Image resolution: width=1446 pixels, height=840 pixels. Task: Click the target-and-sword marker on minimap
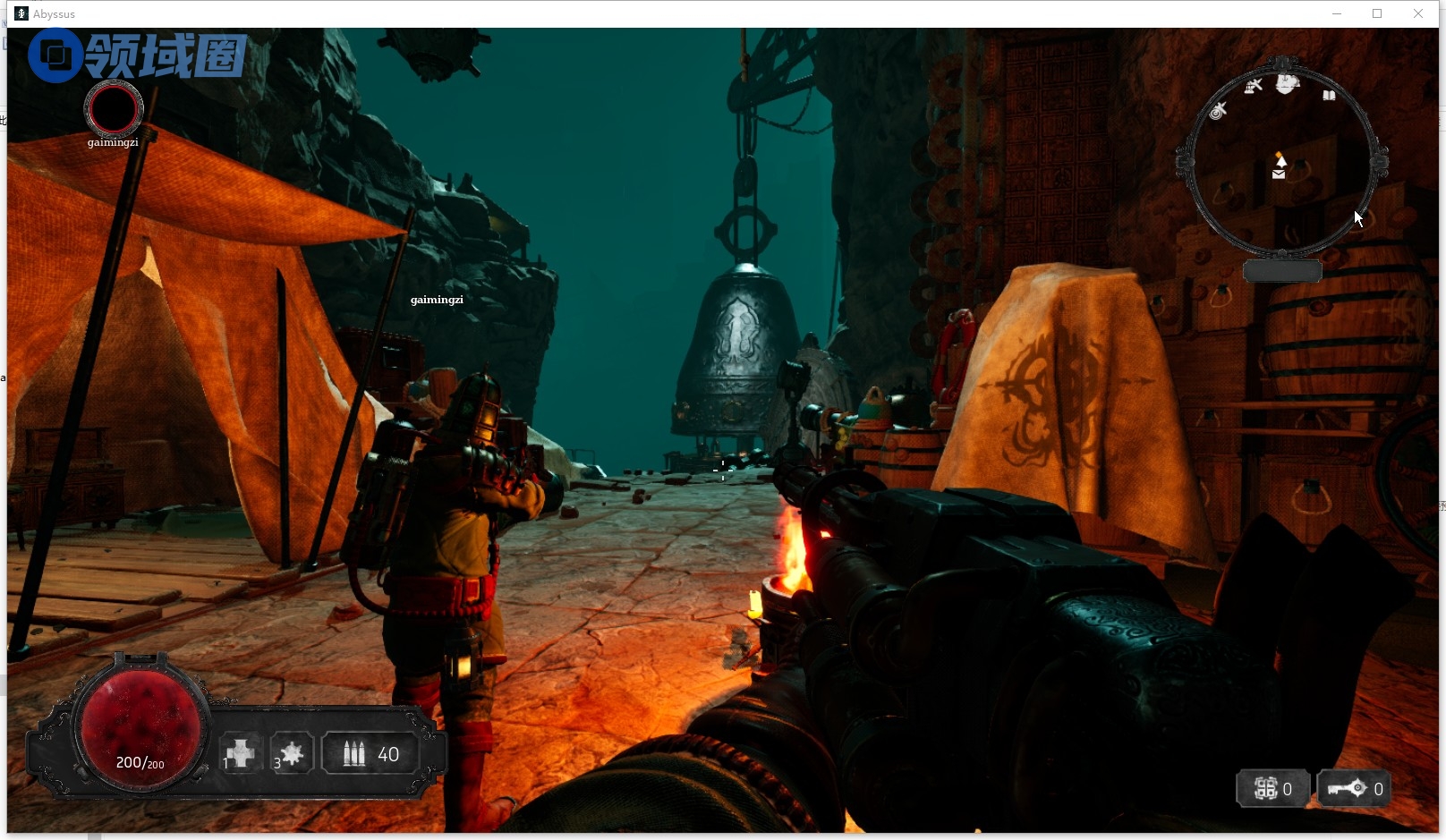1218,111
